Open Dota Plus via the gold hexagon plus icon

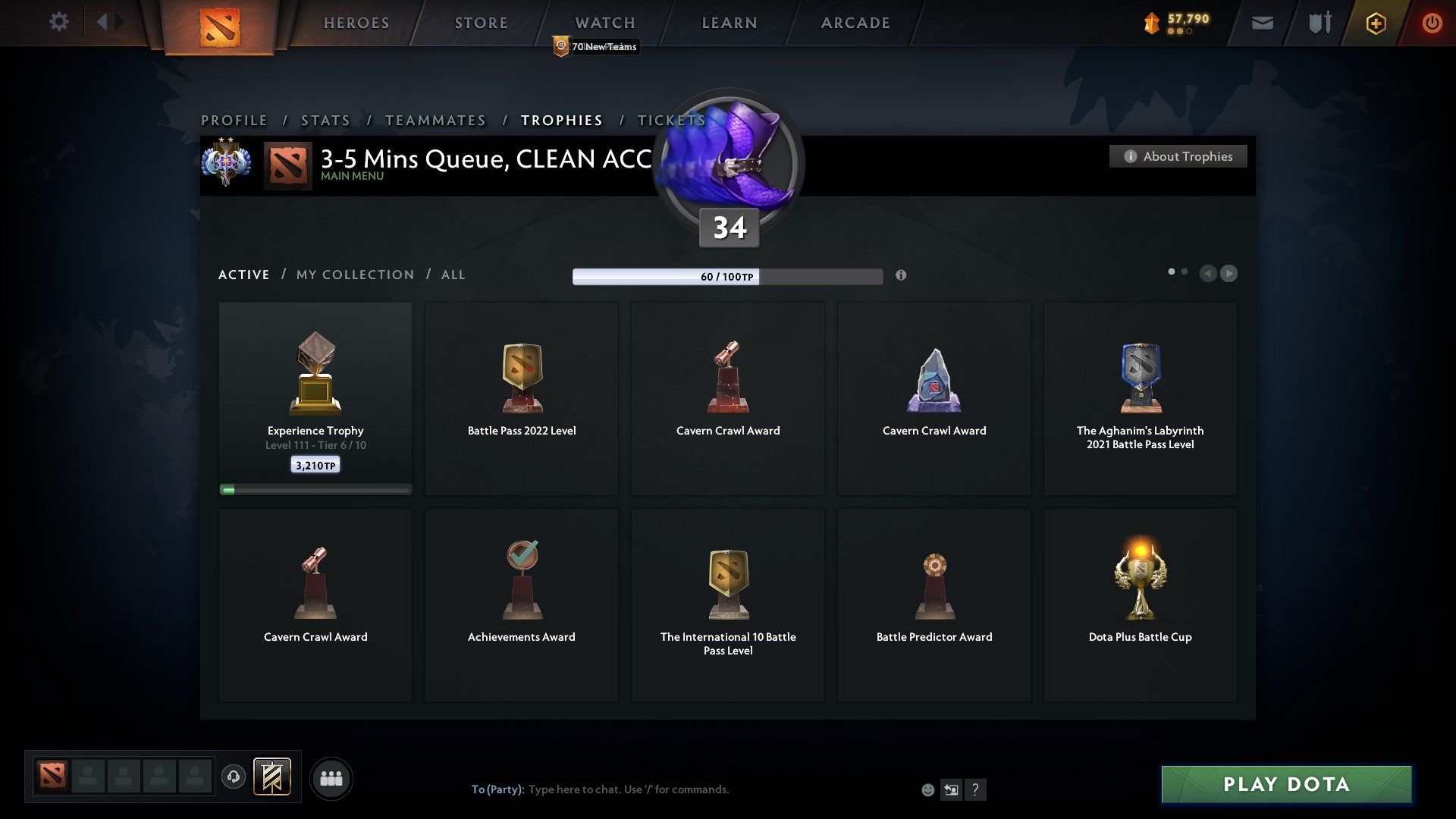pos(1375,23)
